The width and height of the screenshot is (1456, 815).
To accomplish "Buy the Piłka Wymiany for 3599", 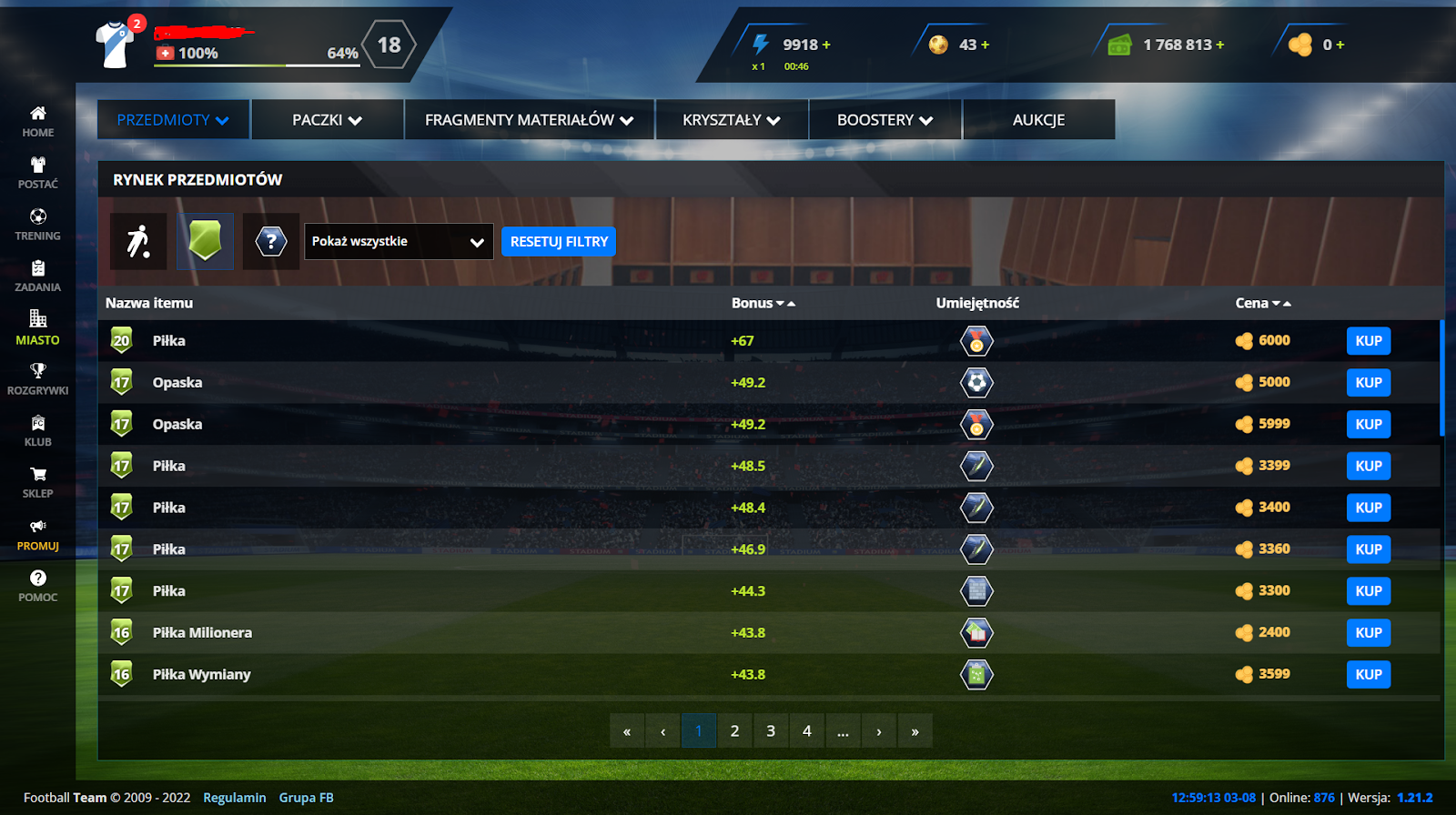I will (1368, 675).
